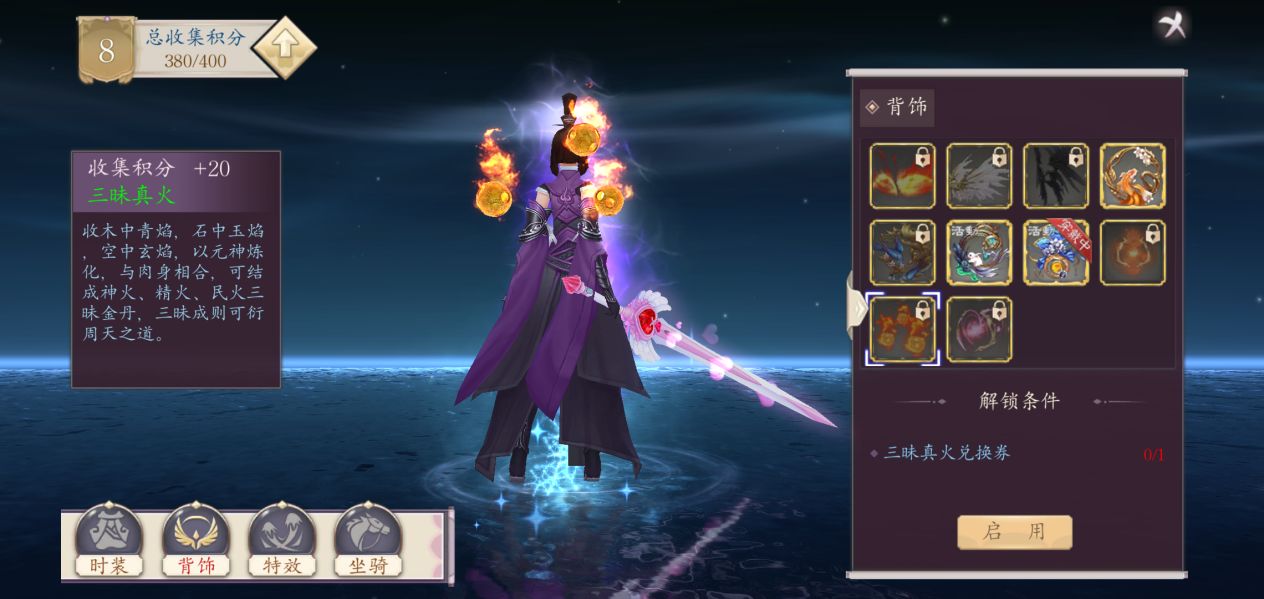Switch to the 坐骑 mount tab
Viewport: 1264px width, 599px height.
(x=368, y=541)
